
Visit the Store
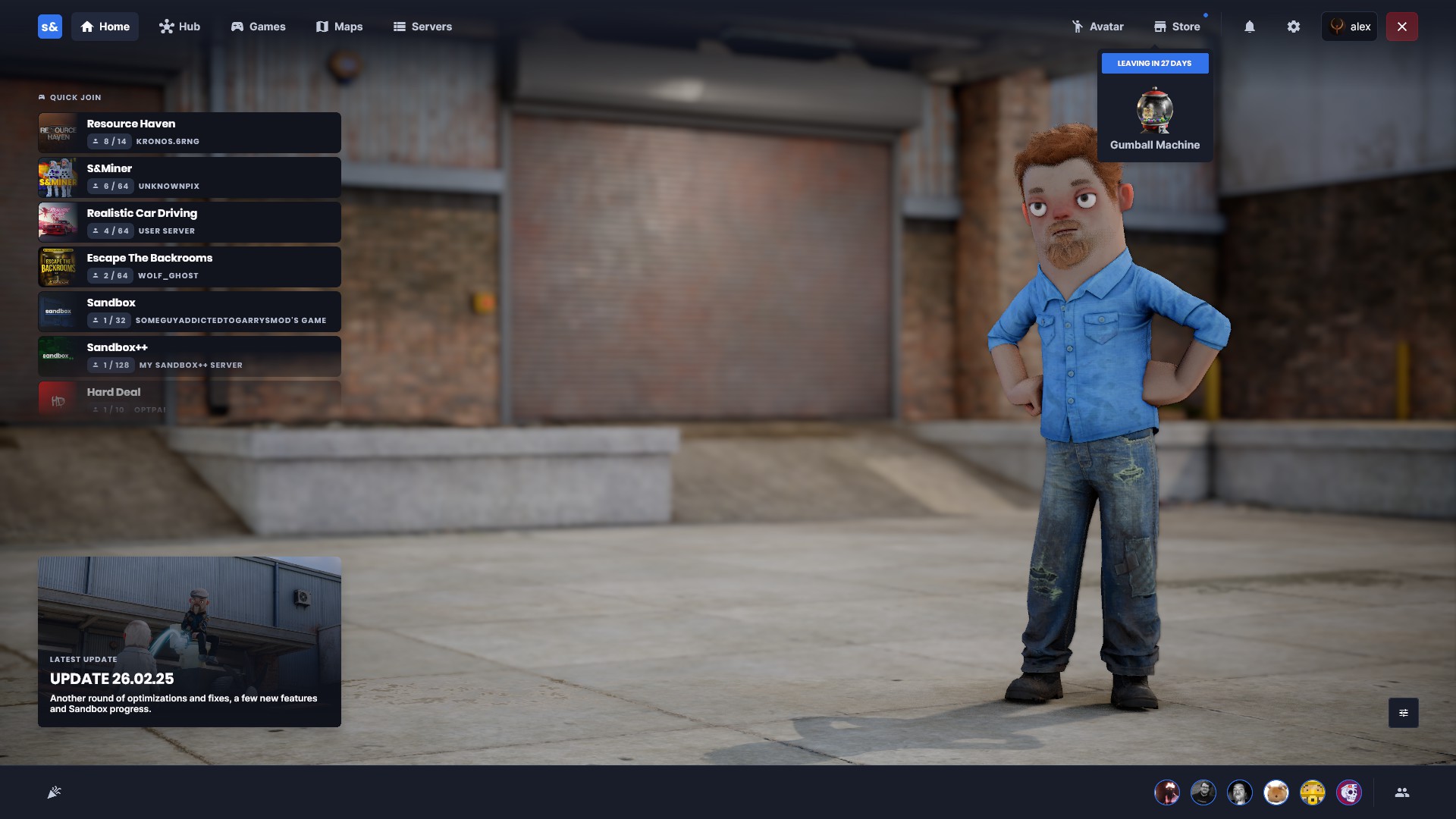pos(1177,27)
